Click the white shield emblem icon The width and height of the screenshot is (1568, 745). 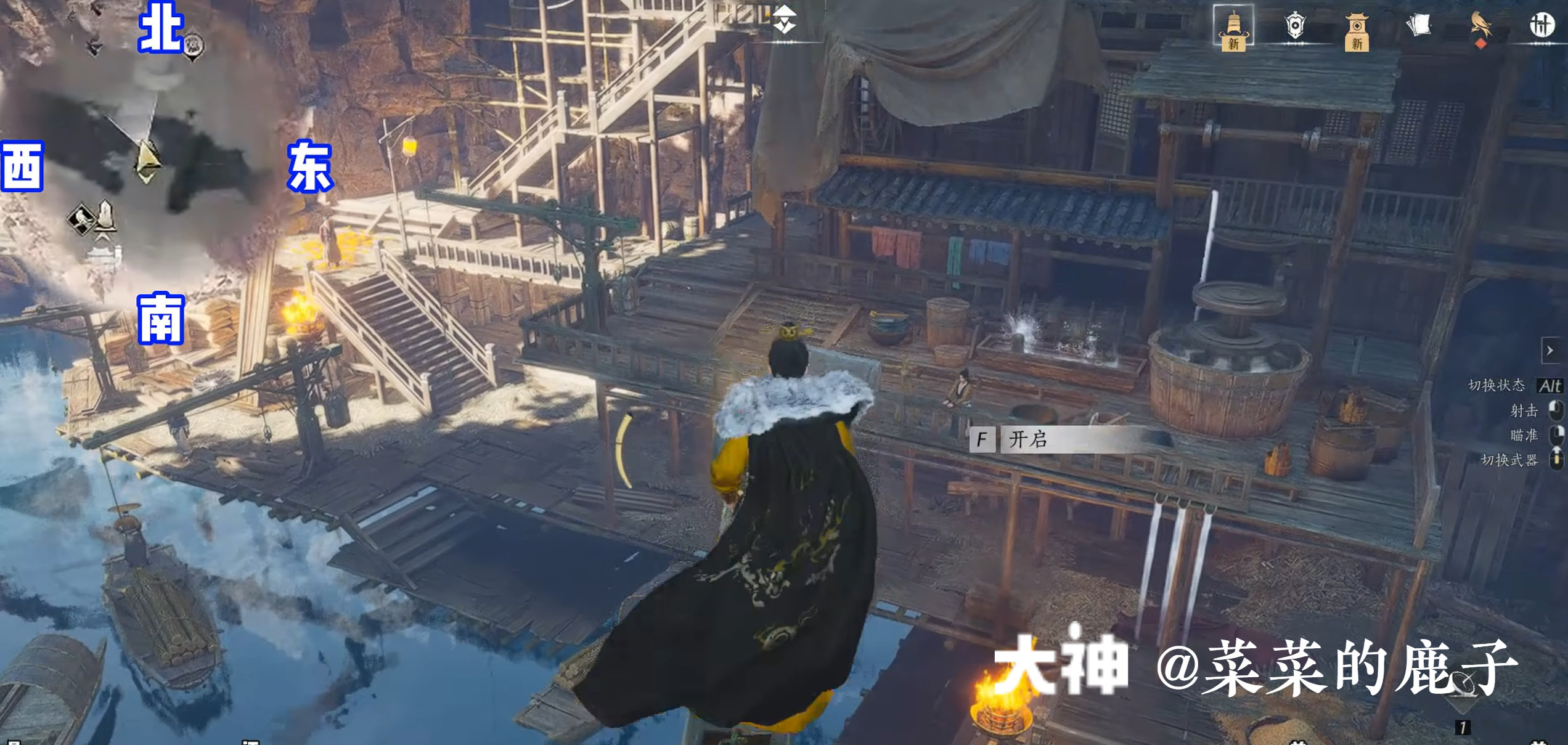click(1295, 26)
